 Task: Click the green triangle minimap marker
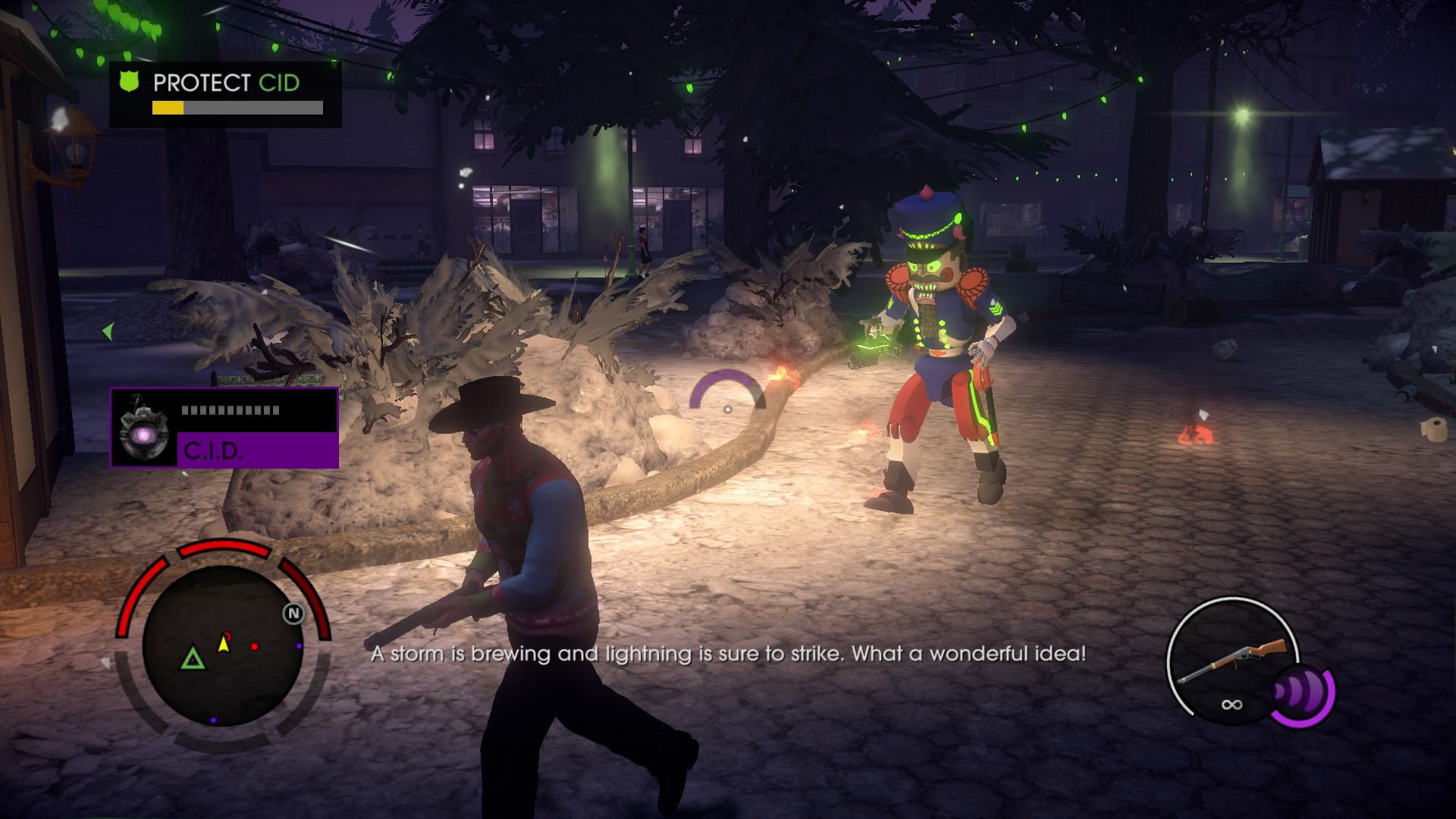tap(193, 657)
